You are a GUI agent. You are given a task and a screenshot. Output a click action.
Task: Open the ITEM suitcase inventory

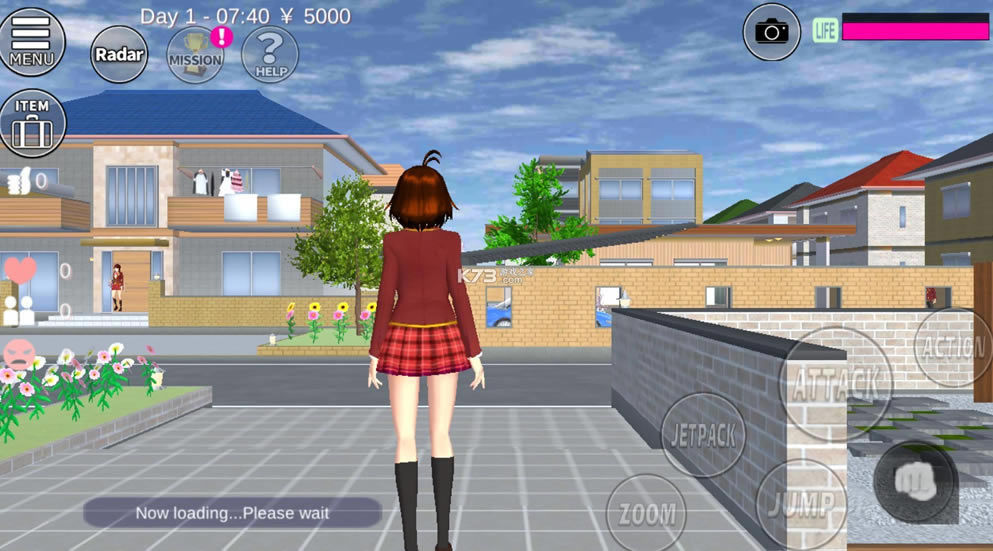point(32,123)
